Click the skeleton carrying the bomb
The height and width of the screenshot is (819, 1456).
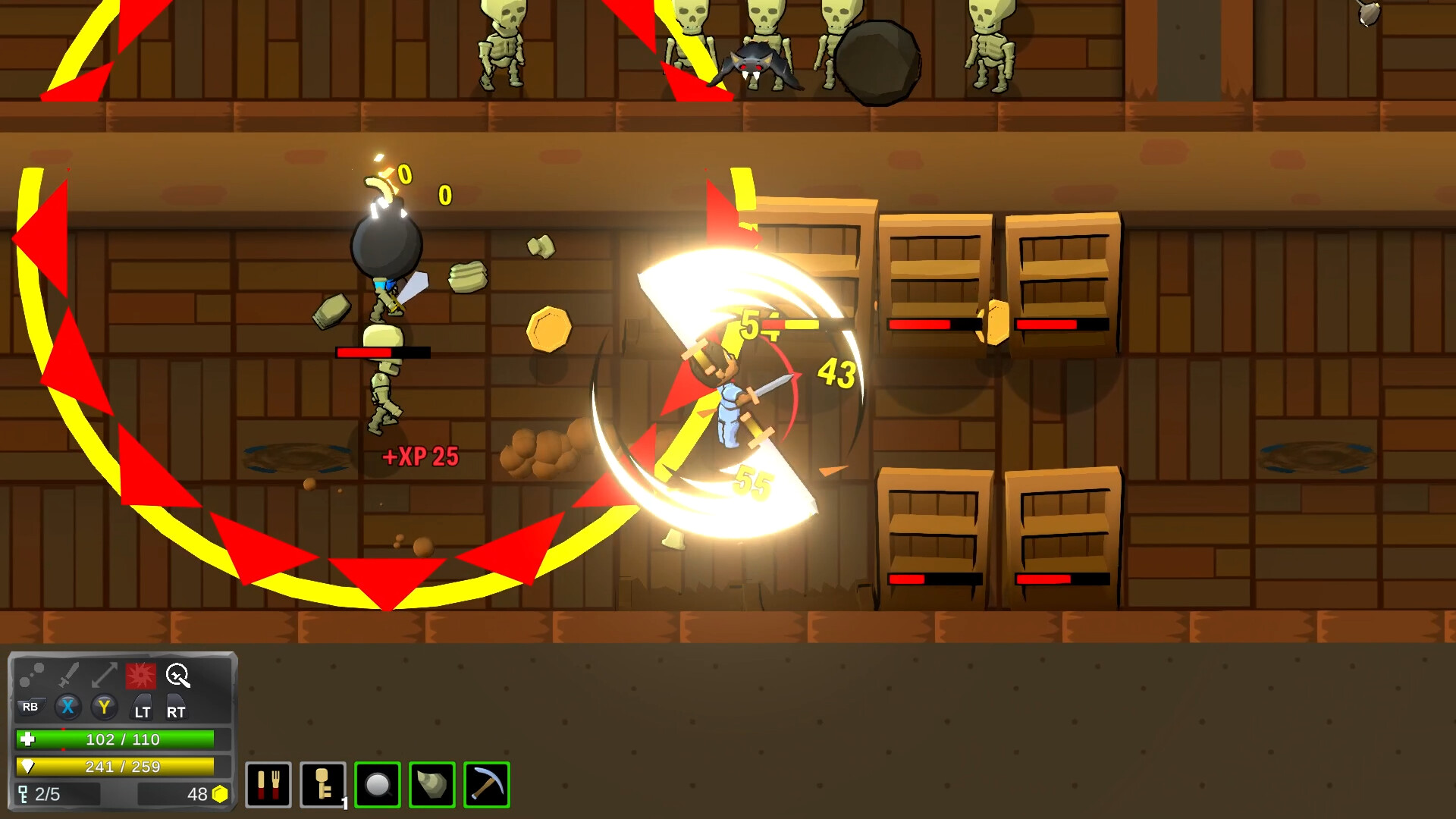coord(383,364)
